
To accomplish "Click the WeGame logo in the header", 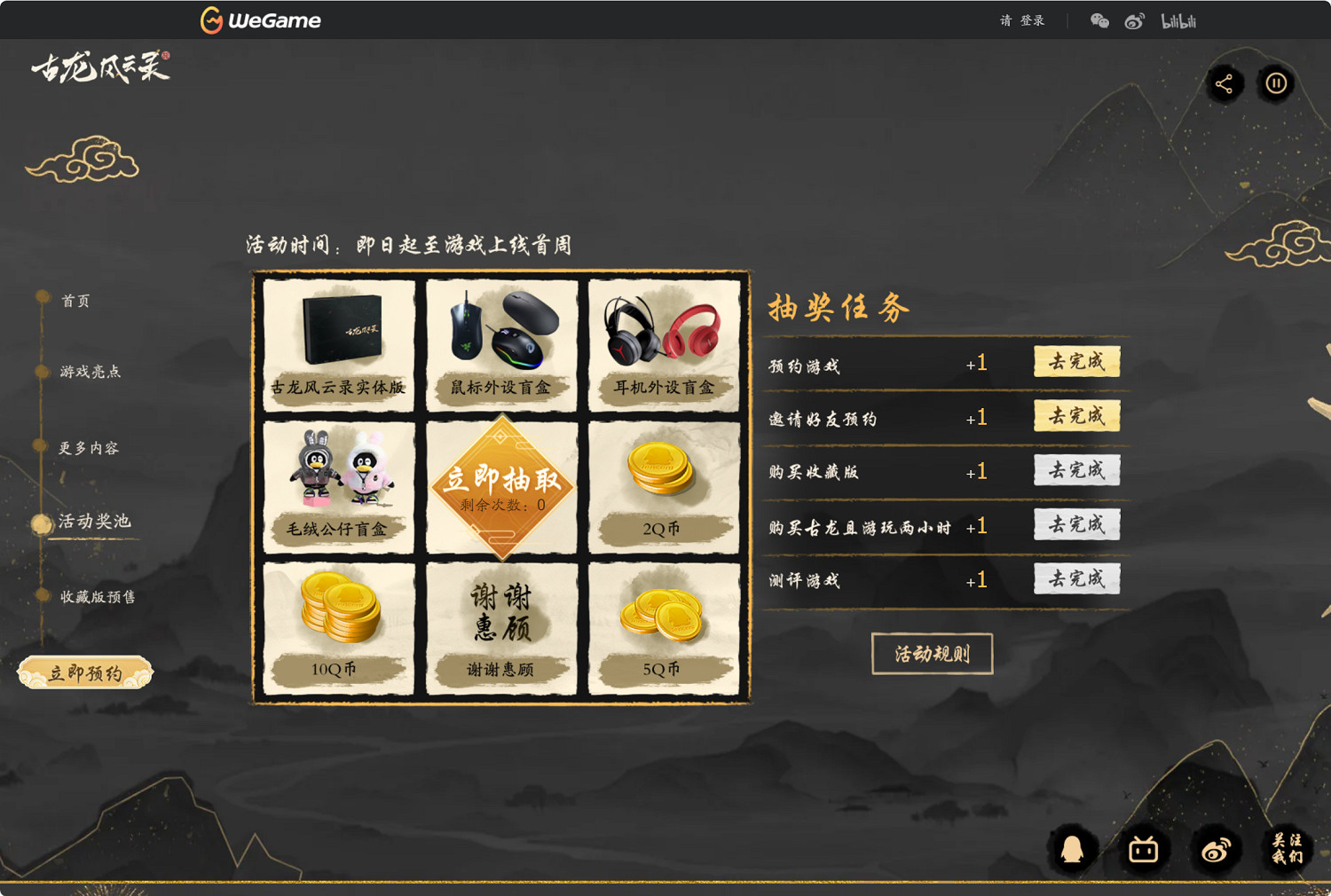I will tap(260, 20).
